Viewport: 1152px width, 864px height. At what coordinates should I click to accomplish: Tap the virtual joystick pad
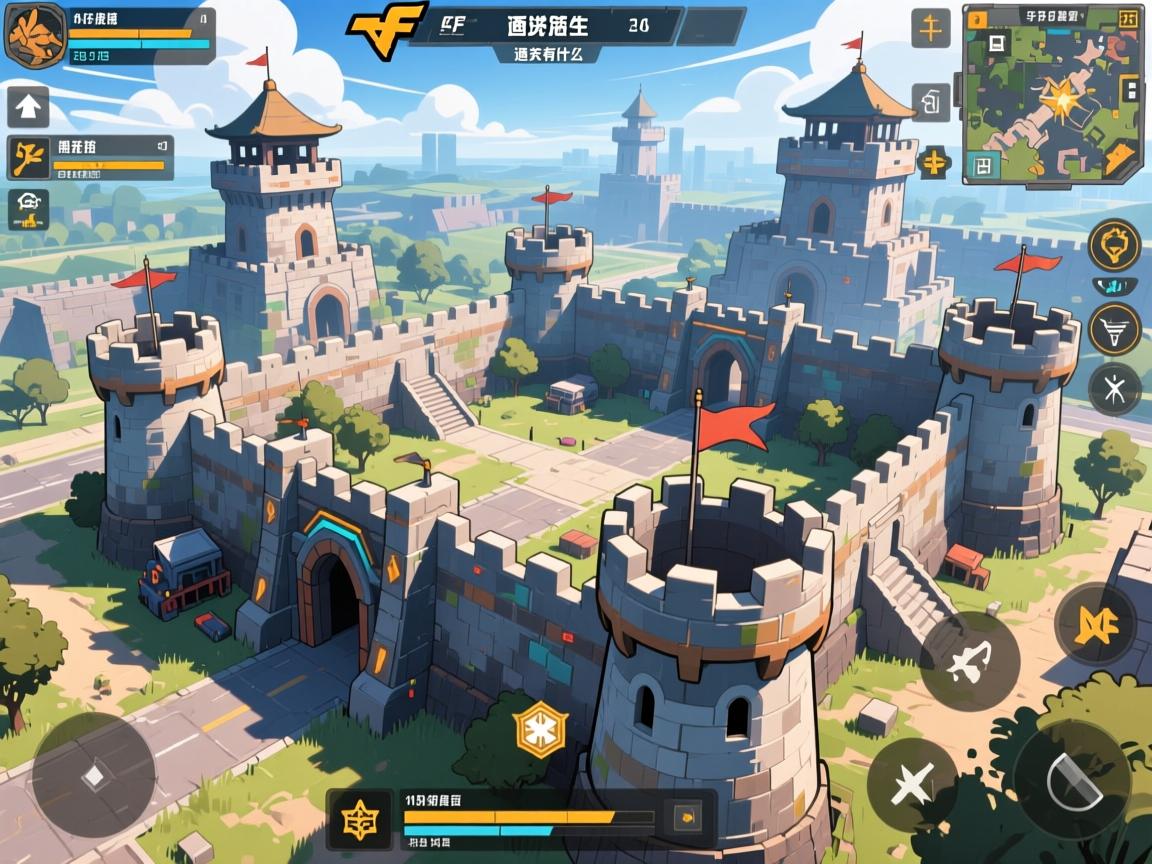[x=93, y=775]
